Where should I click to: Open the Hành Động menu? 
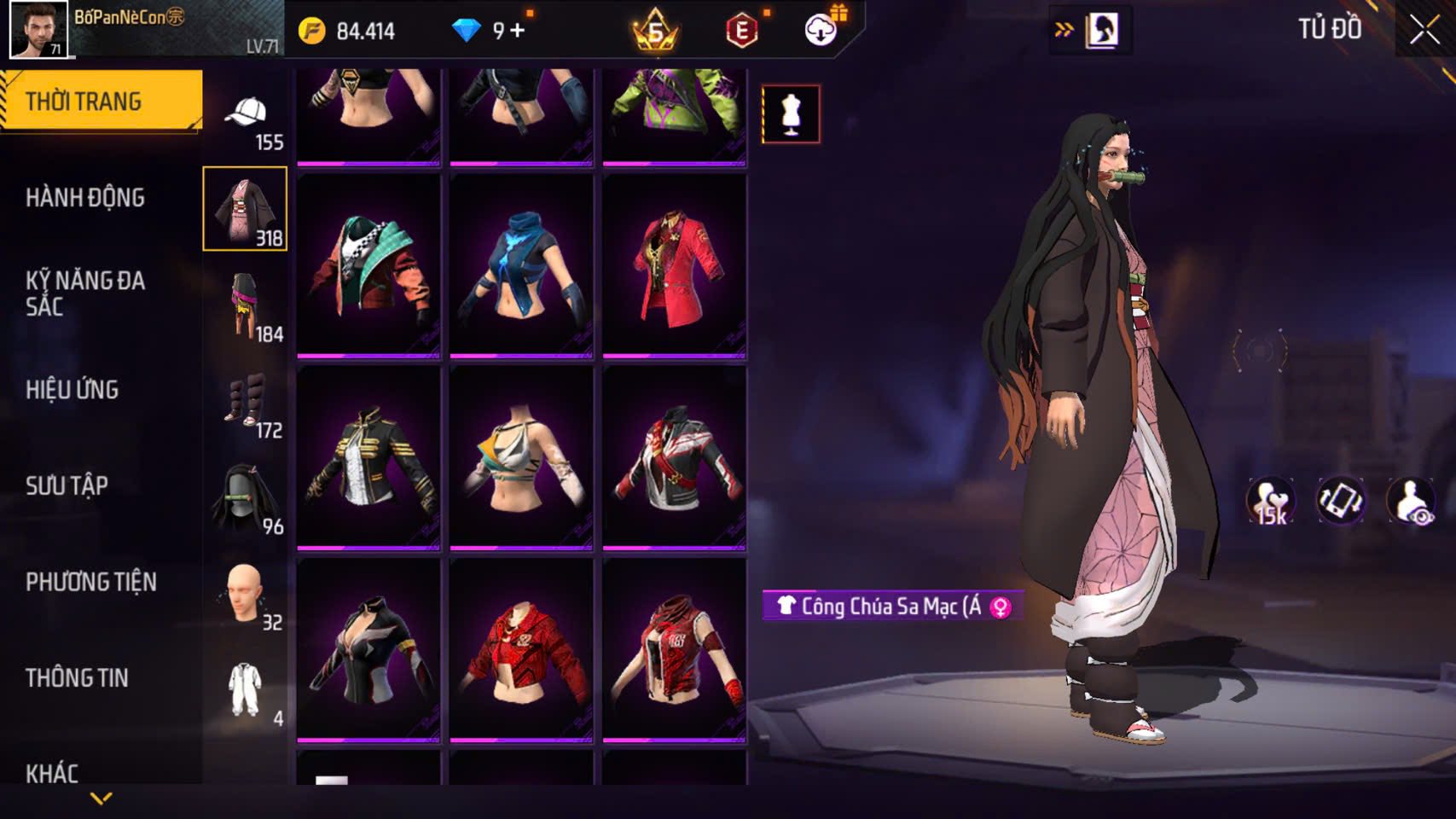pos(85,198)
